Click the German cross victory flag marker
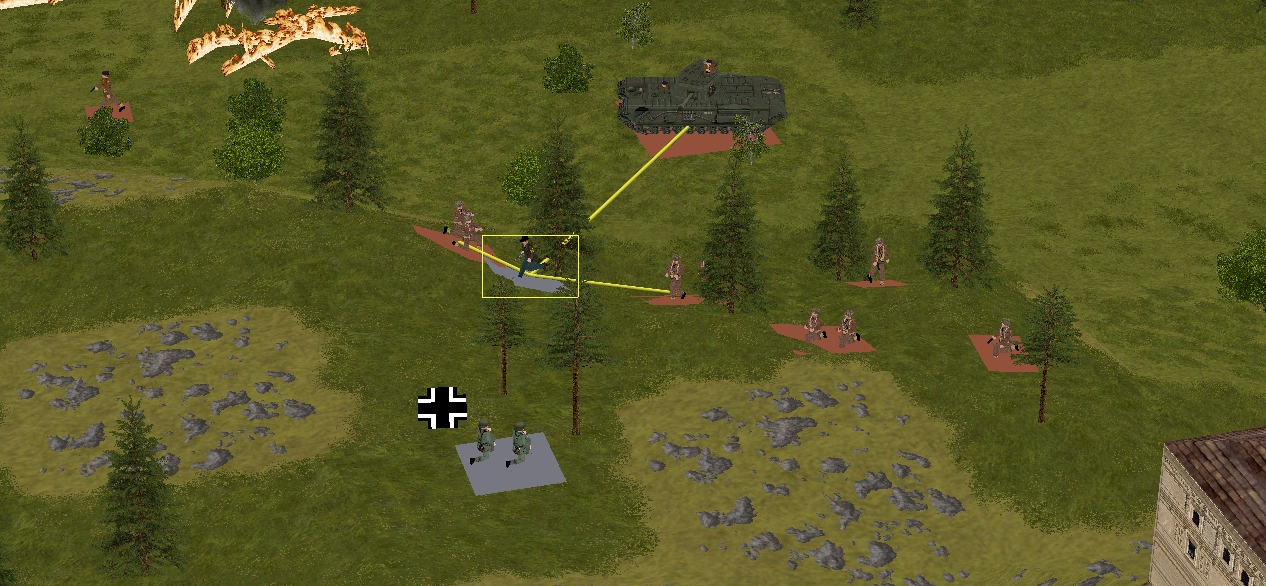Image resolution: width=1266 pixels, height=586 pixels. tap(442, 407)
